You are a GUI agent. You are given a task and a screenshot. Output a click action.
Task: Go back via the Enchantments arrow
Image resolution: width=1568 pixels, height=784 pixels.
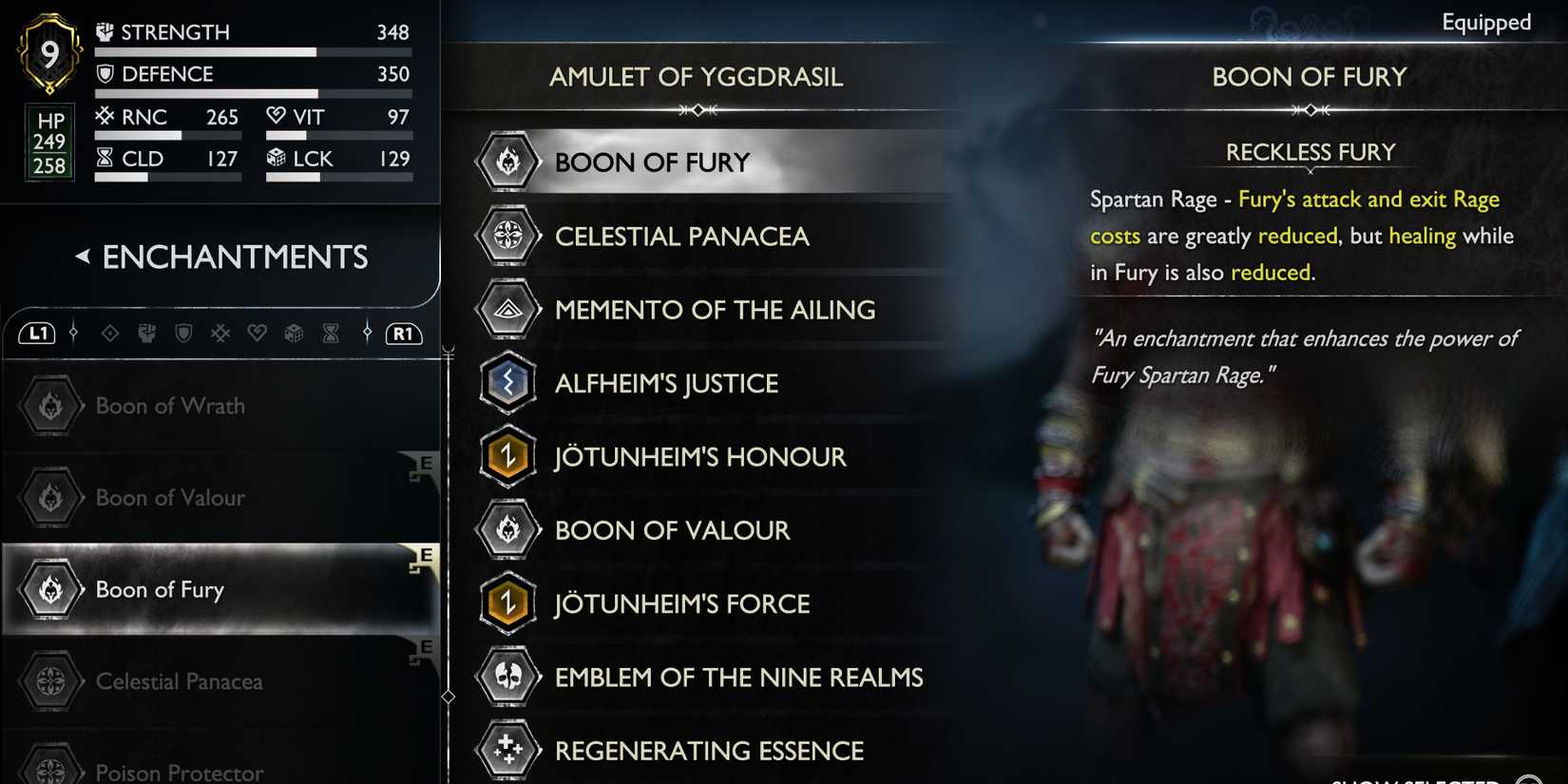(x=83, y=257)
